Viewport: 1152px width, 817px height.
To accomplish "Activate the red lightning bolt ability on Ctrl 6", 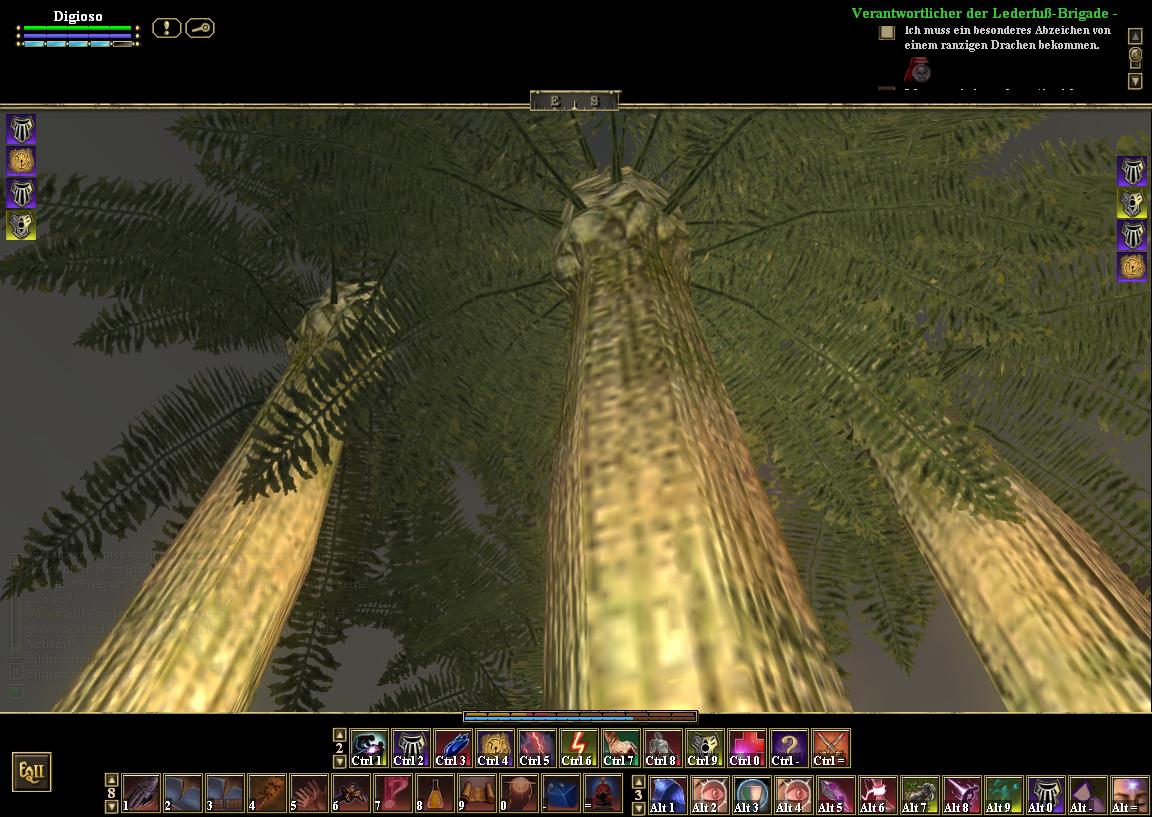I will (x=579, y=748).
